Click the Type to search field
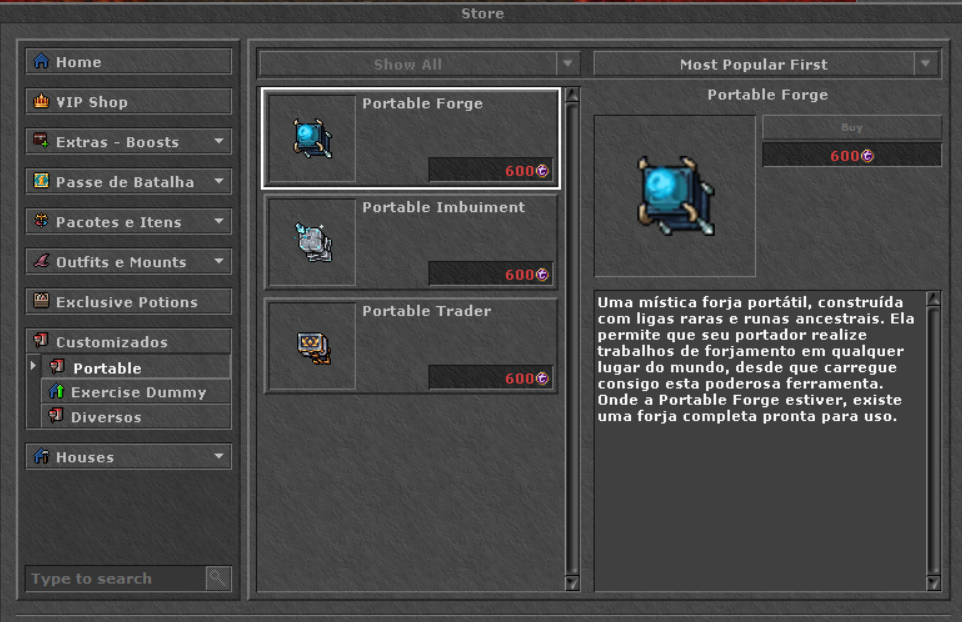 [x=115, y=578]
